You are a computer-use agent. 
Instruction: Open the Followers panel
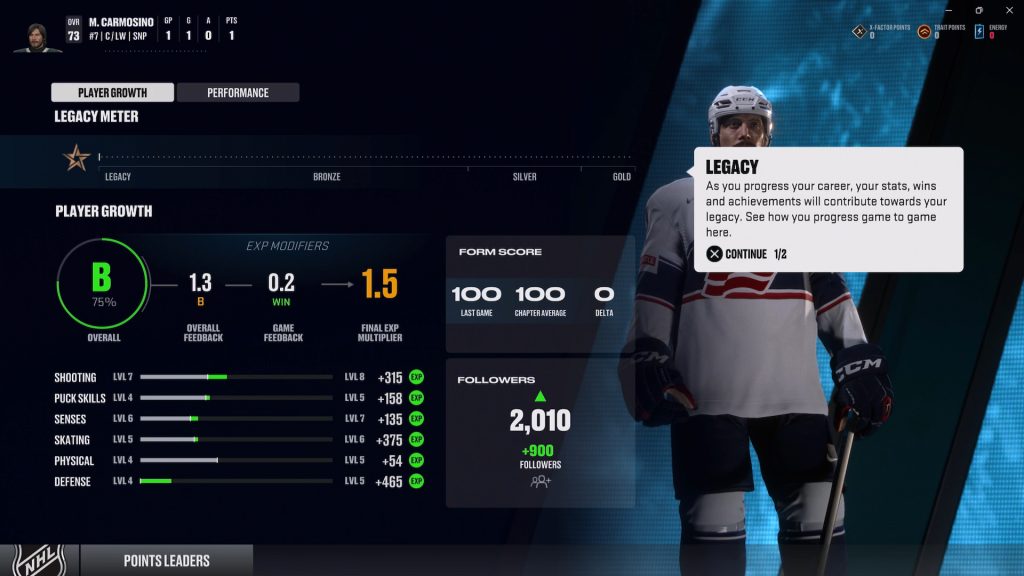pos(540,432)
